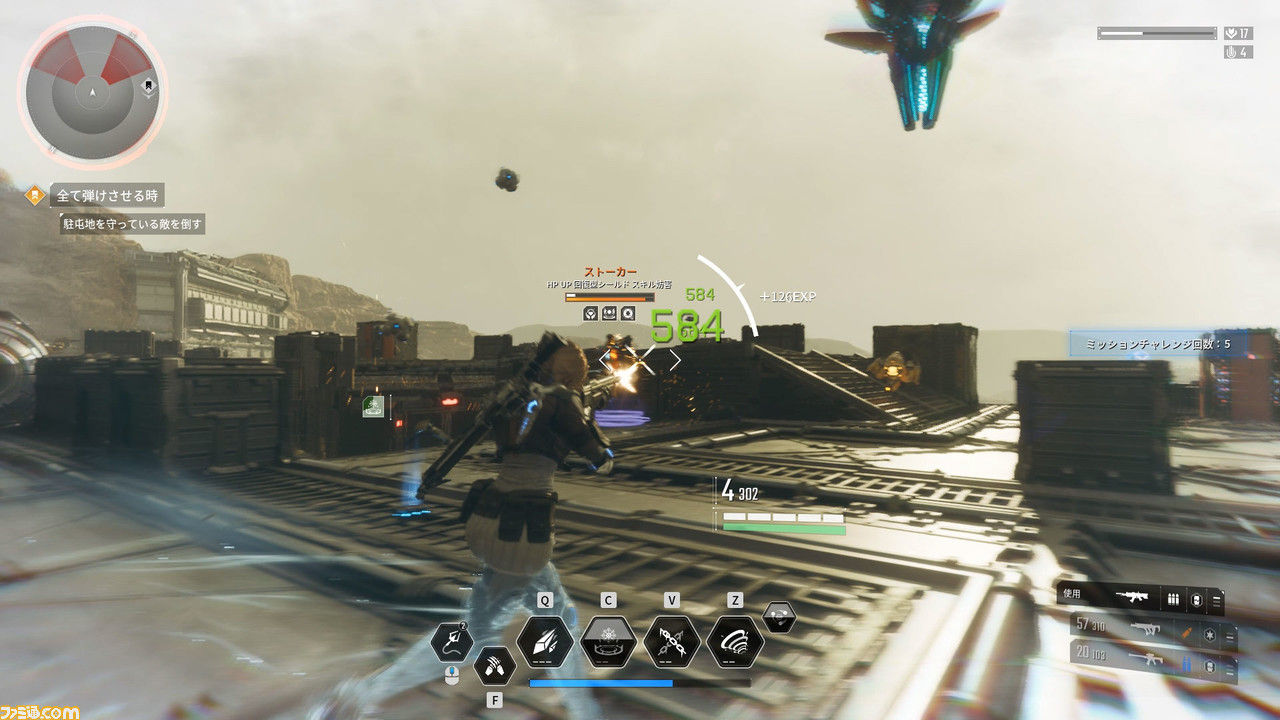Click the orange bullet ammo type icon
Image resolution: width=1280 pixels, height=720 pixels.
coord(1185,633)
